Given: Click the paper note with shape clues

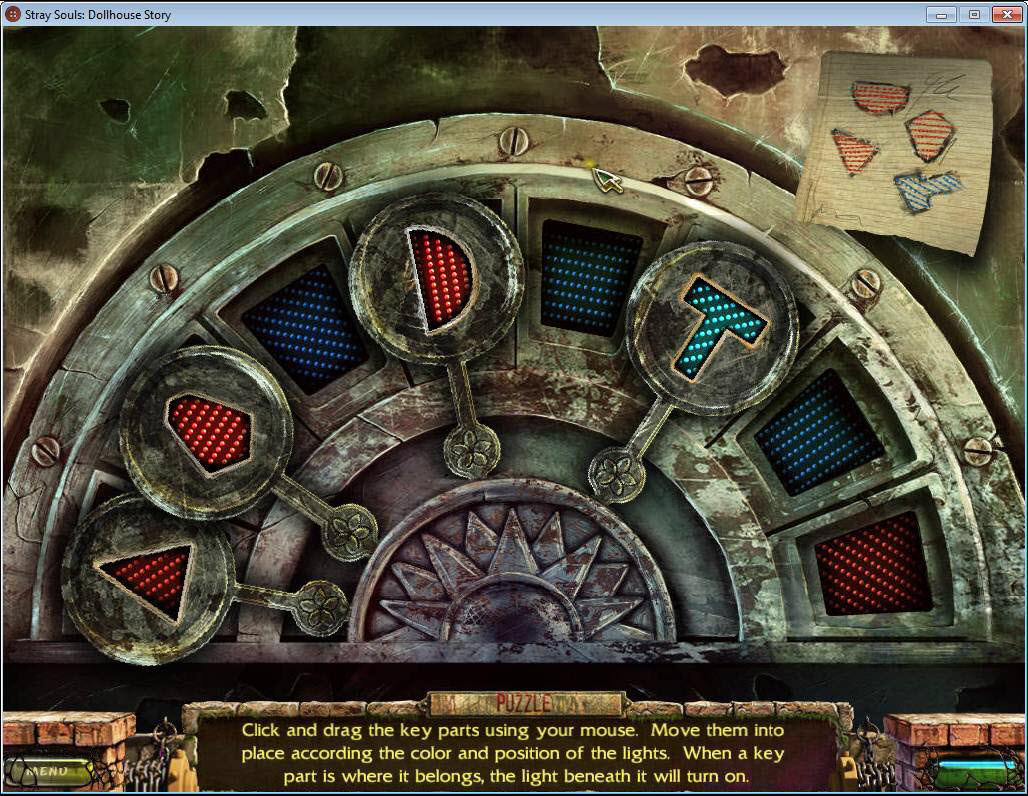Looking at the screenshot, I should [x=896, y=148].
